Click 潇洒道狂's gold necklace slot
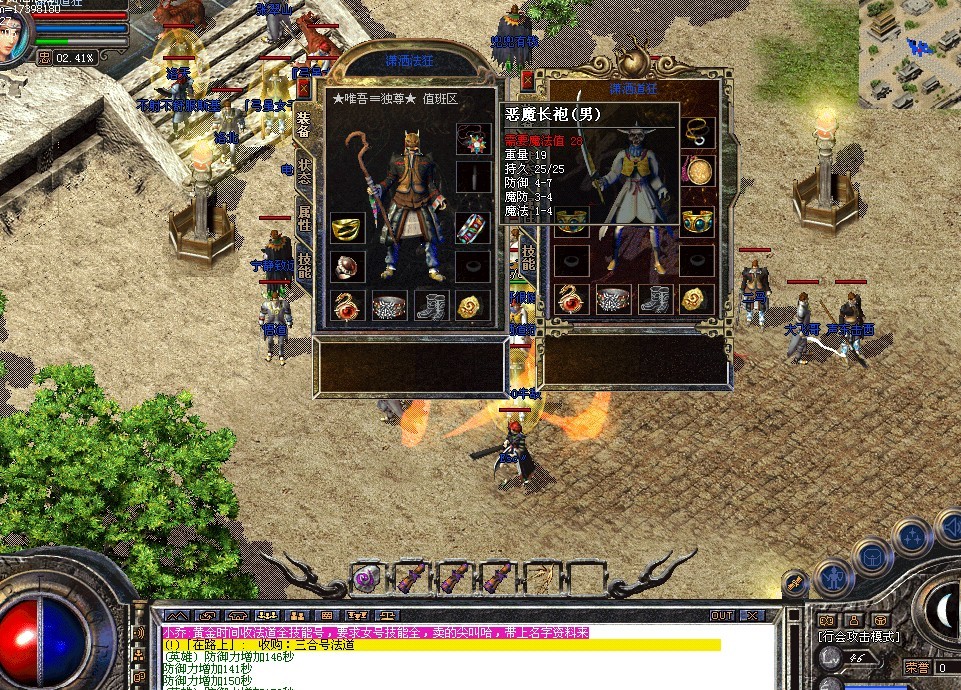This screenshot has width=961, height=690. click(x=697, y=131)
